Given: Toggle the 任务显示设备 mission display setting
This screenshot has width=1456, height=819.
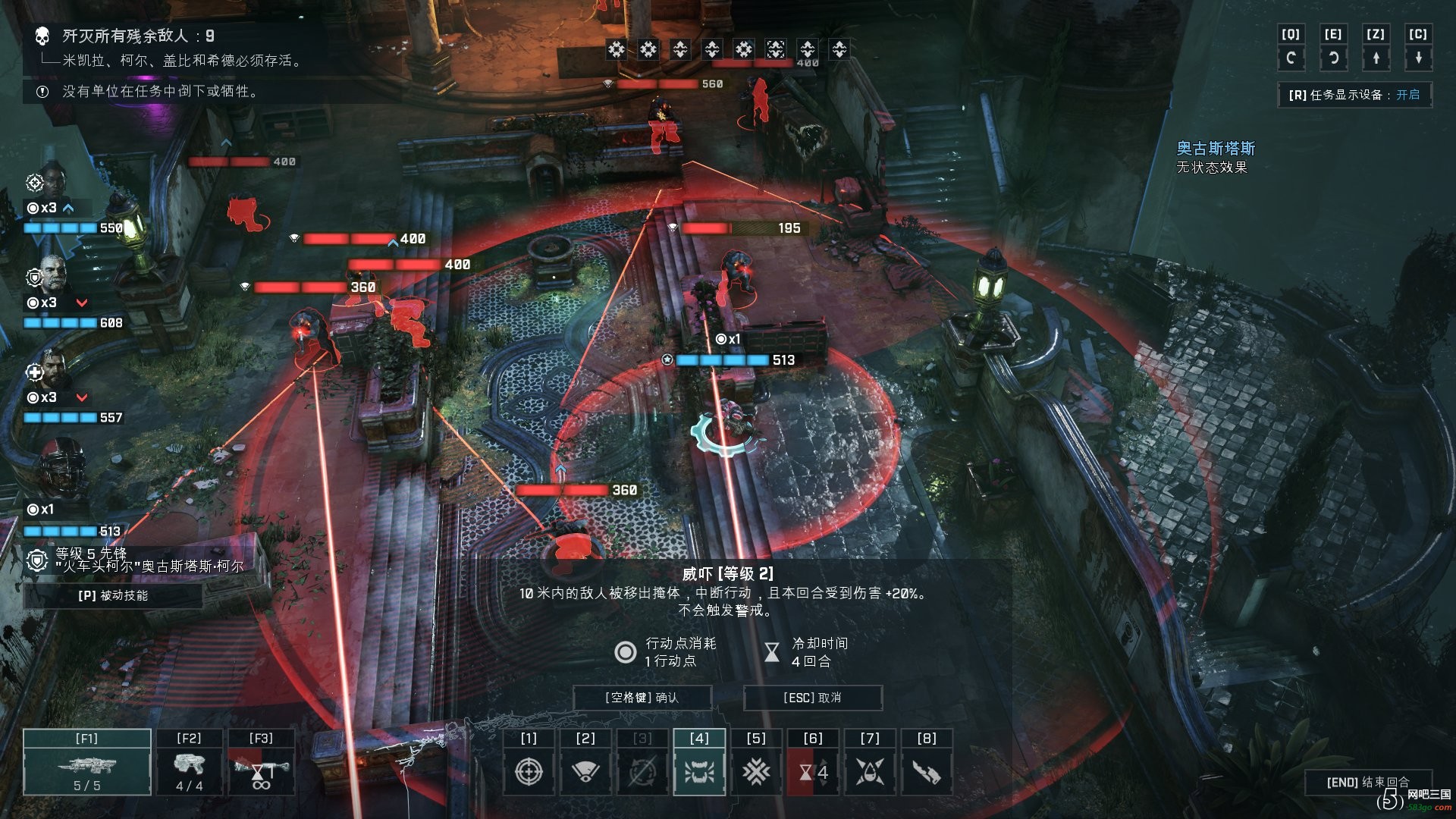Looking at the screenshot, I should pyautogui.click(x=1354, y=95).
